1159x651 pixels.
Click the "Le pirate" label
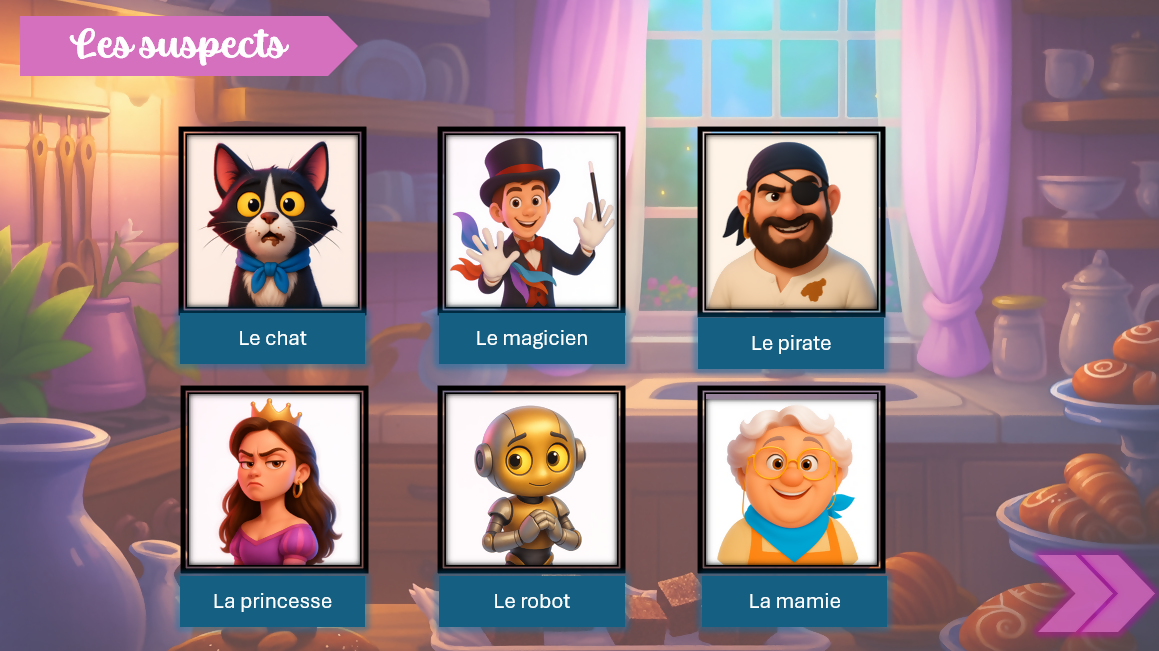tap(791, 343)
